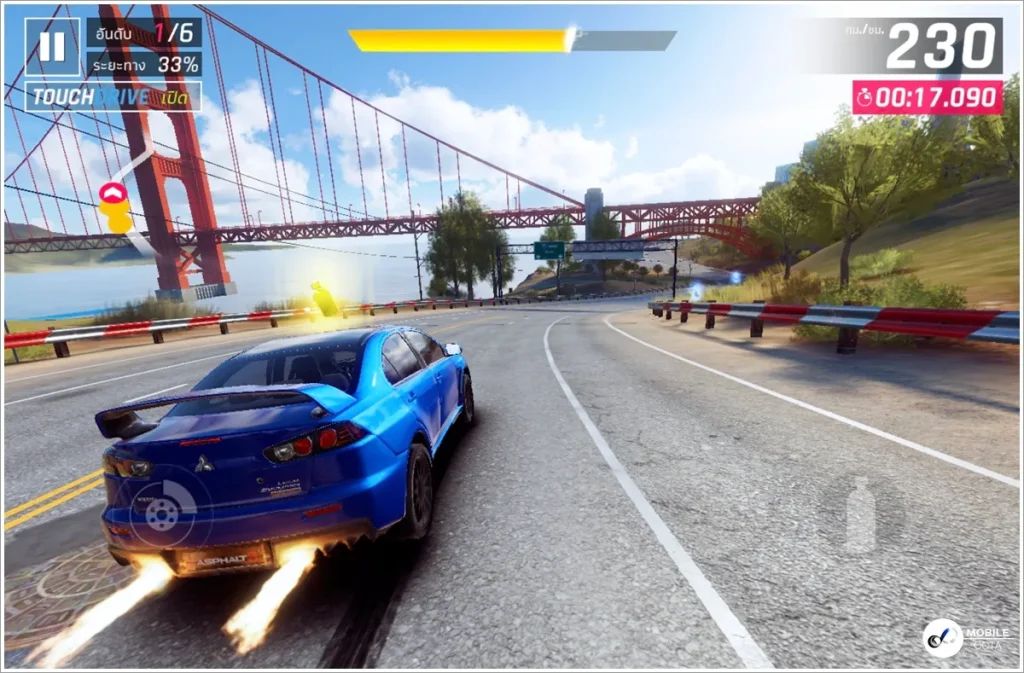Toggle the TouchDrive control mode
This screenshot has height=673, width=1024.
point(113,97)
